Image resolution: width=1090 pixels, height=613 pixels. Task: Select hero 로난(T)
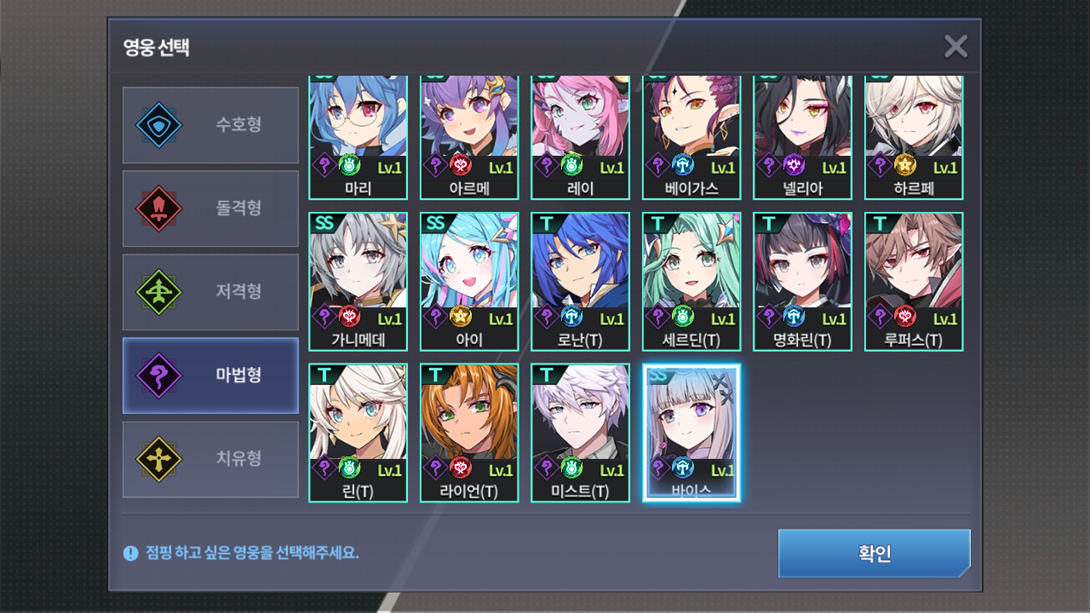pyautogui.click(x=580, y=281)
